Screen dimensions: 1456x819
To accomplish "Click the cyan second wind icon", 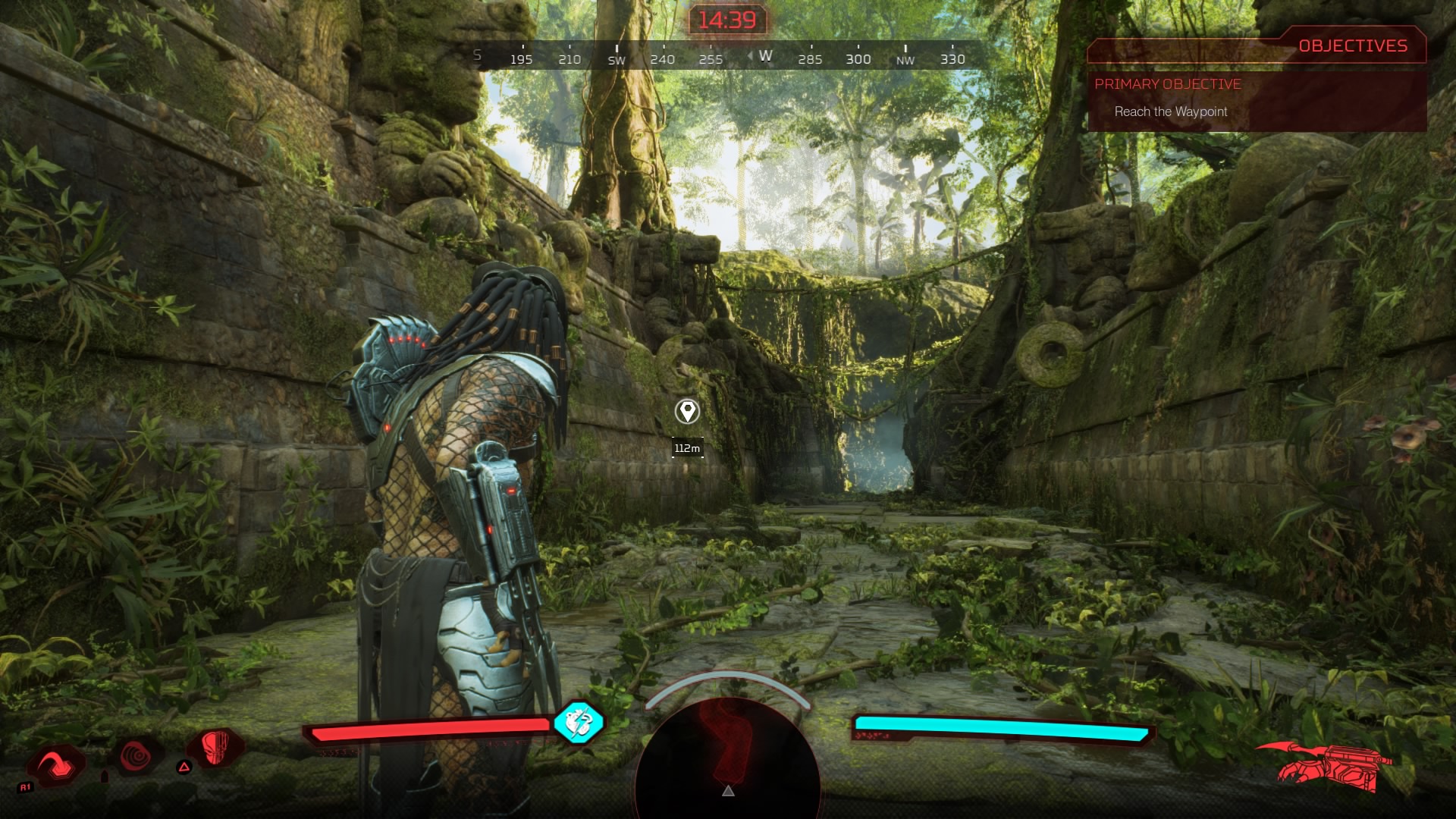I will click(578, 722).
